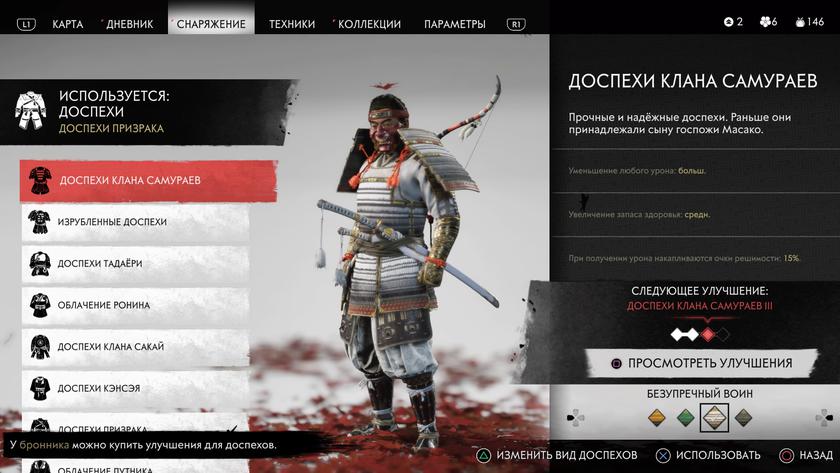Switch to the Коллекции tab
The width and height of the screenshot is (840, 473).
369,23
